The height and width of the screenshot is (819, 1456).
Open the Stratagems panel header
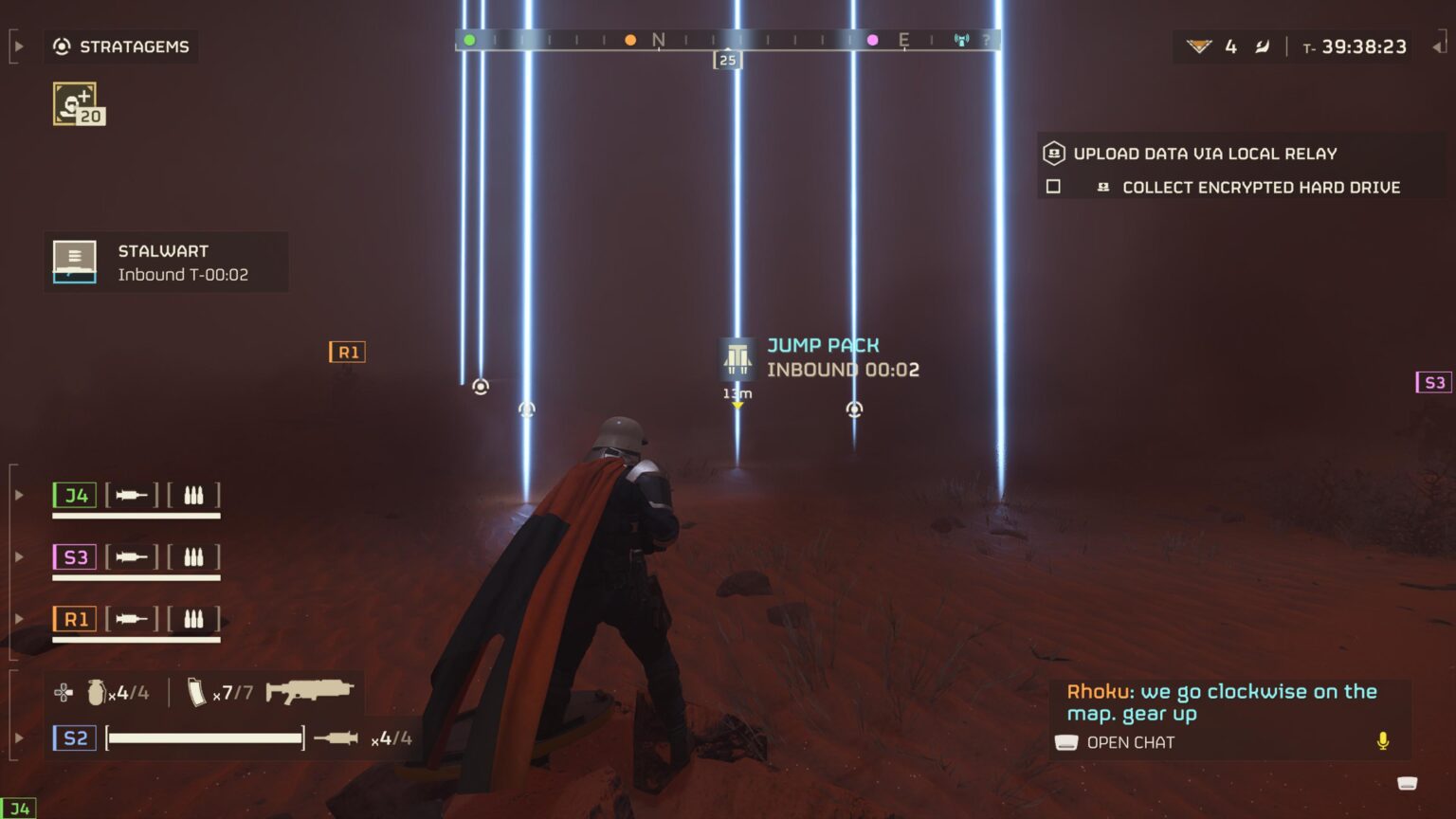coord(121,46)
